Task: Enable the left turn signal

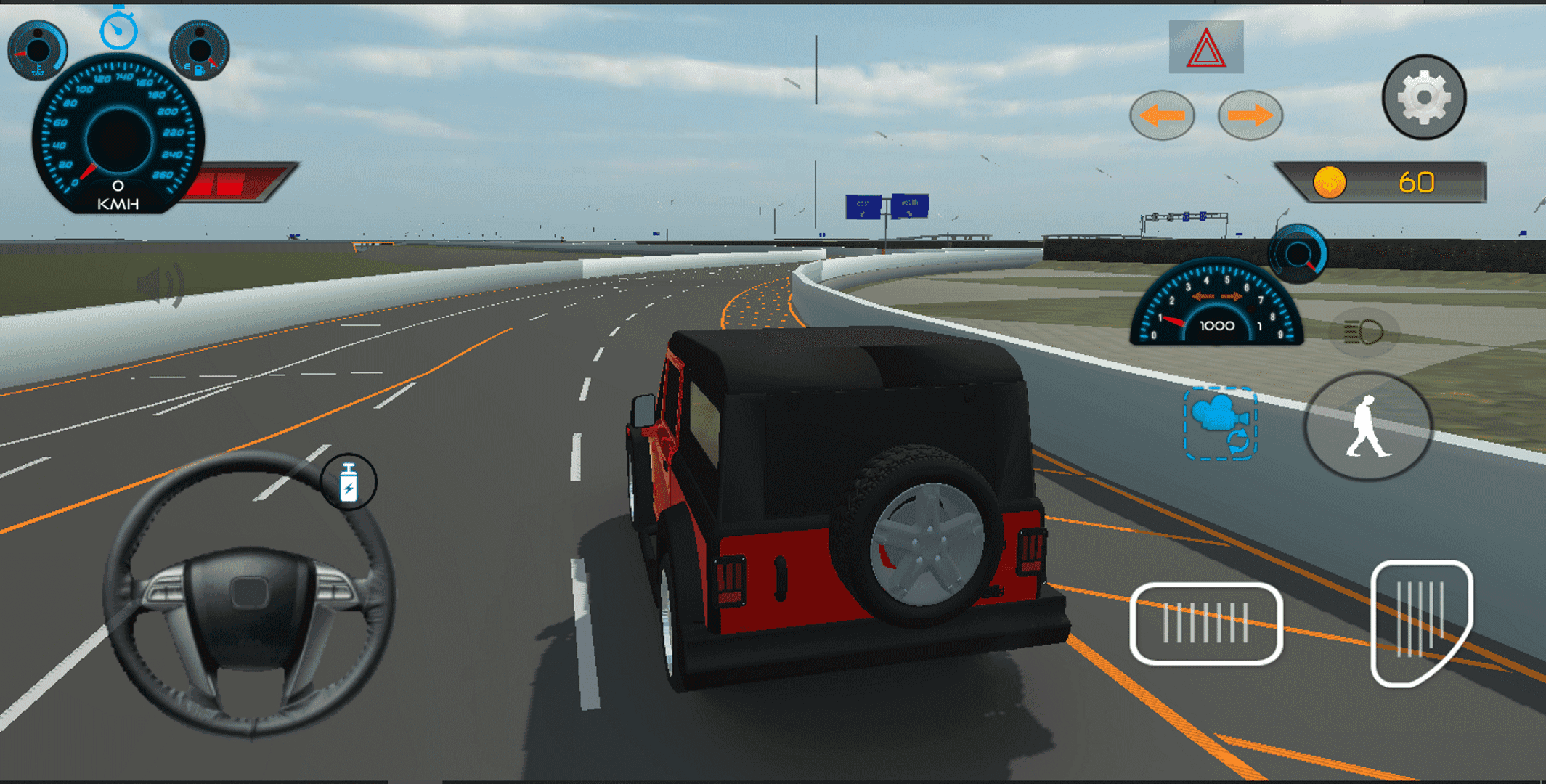Action: click(x=1162, y=115)
